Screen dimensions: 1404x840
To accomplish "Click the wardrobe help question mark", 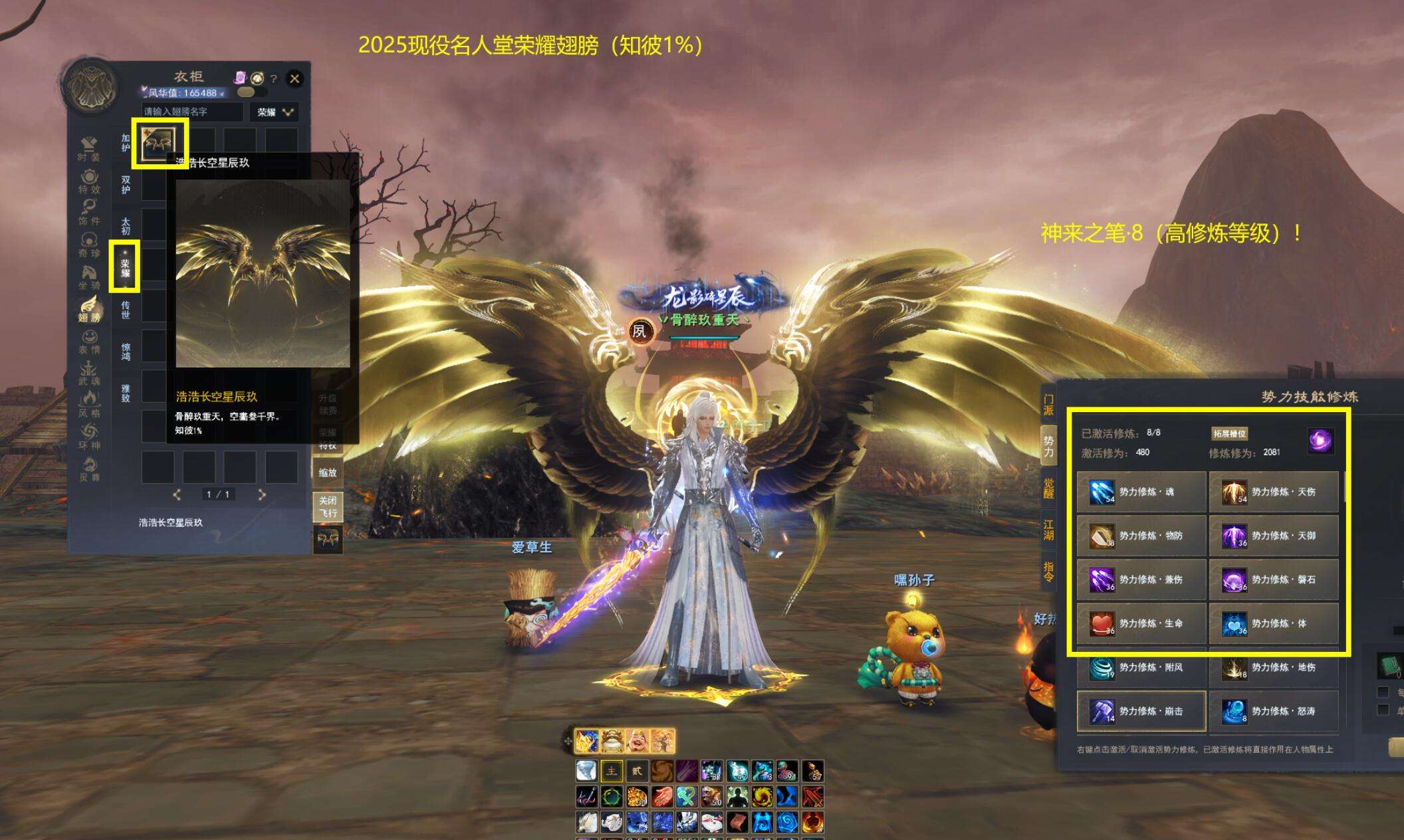I will pyautogui.click(x=273, y=79).
